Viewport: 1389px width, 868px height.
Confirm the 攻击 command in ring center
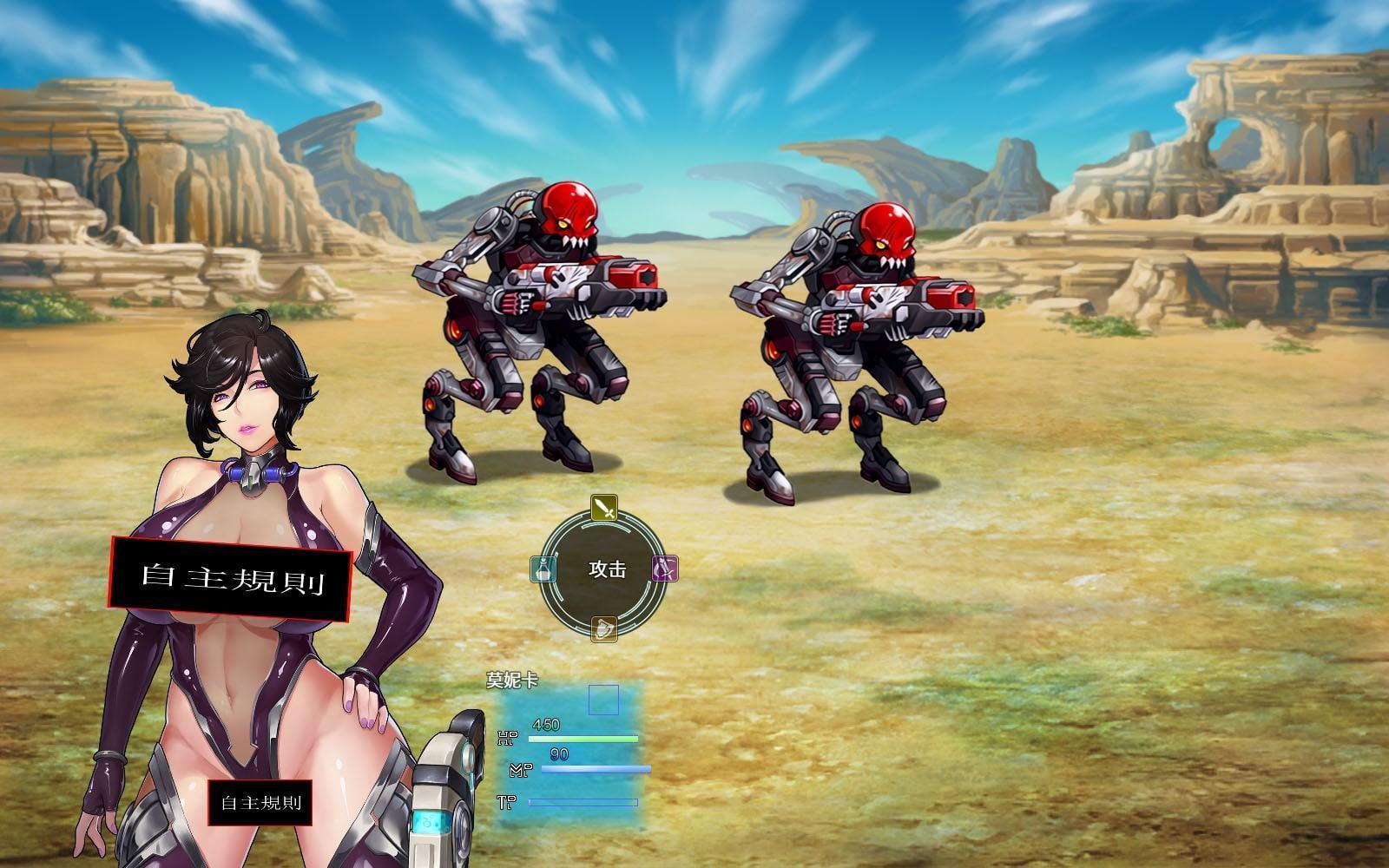[607, 569]
